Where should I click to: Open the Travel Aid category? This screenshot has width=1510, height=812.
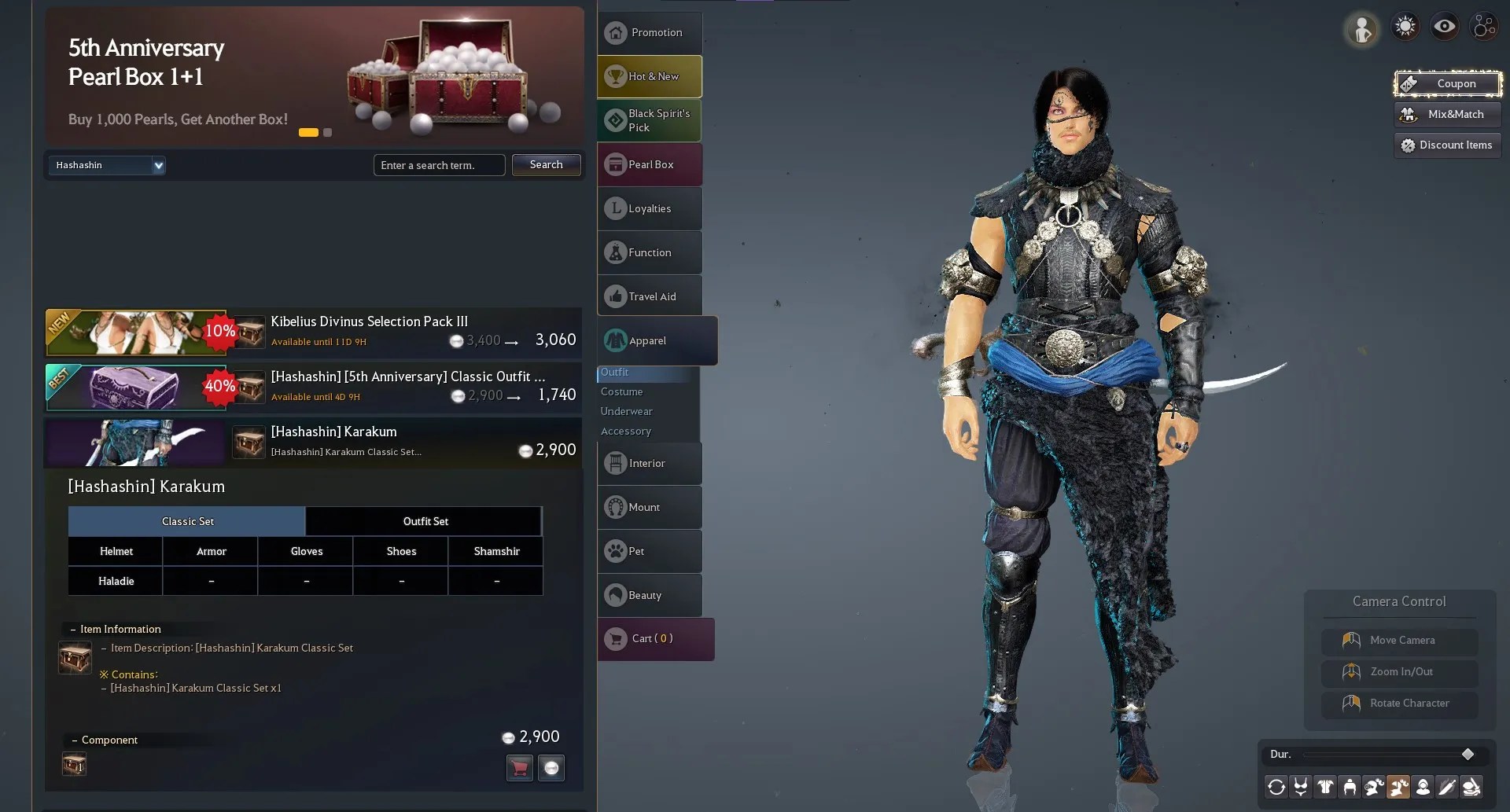point(650,296)
